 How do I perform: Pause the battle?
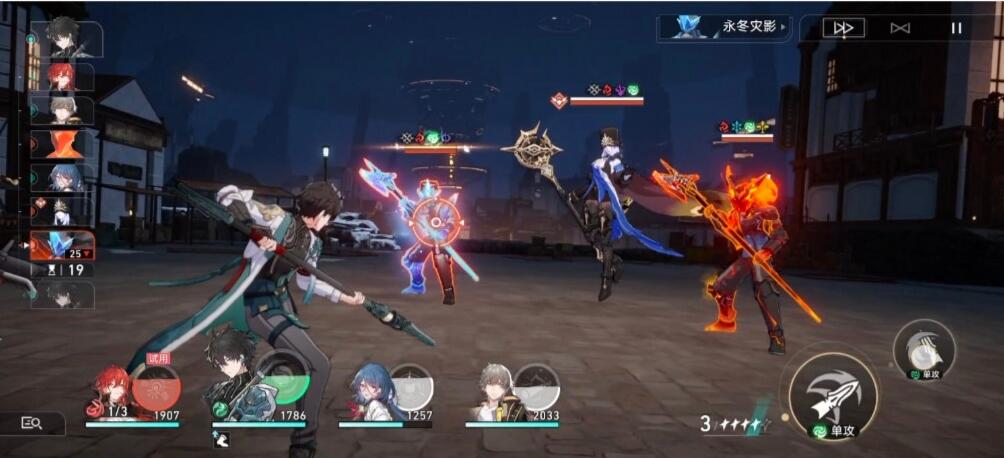[956, 28]
